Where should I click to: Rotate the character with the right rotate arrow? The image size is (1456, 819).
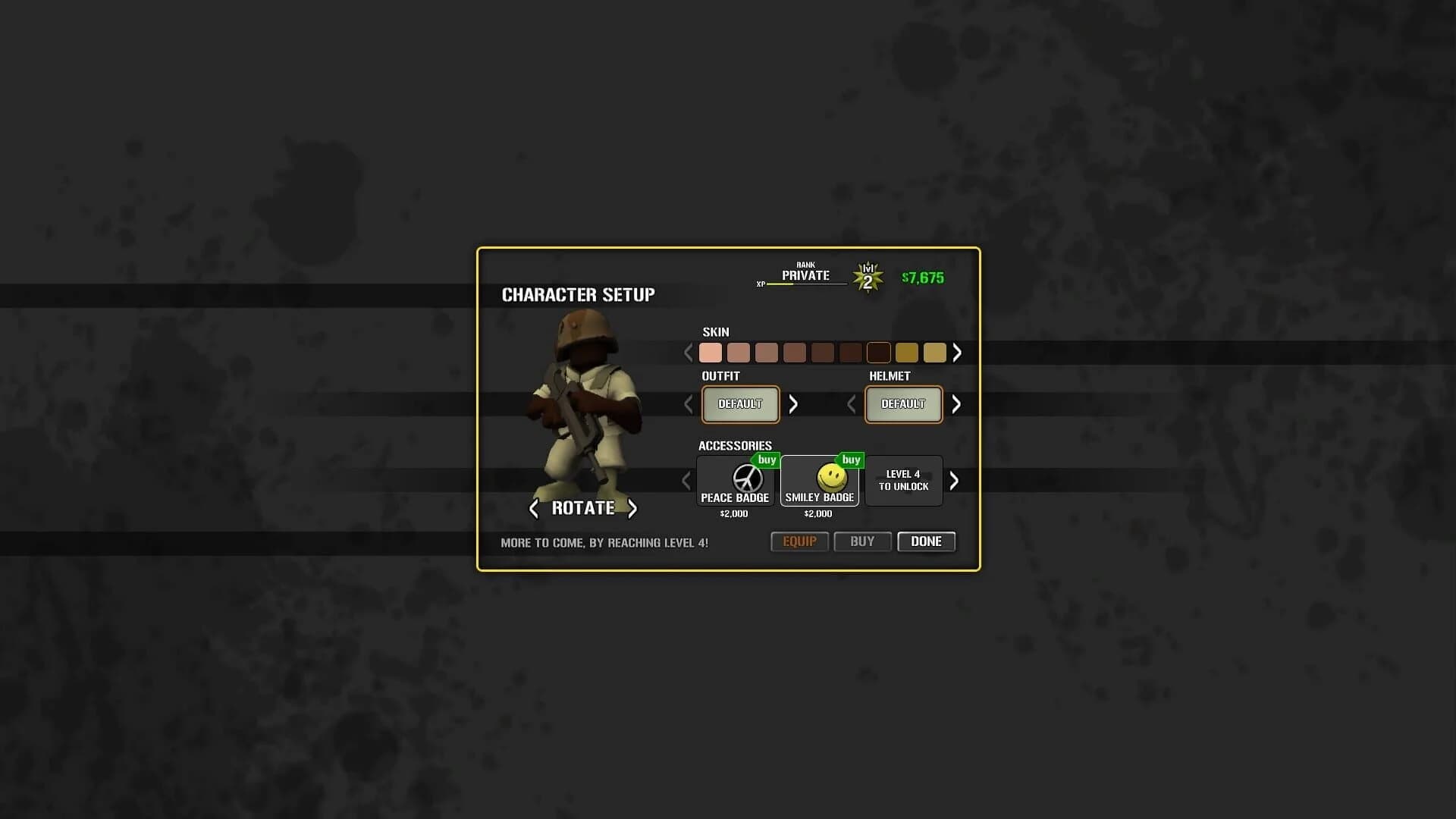[x=632, y=509]
